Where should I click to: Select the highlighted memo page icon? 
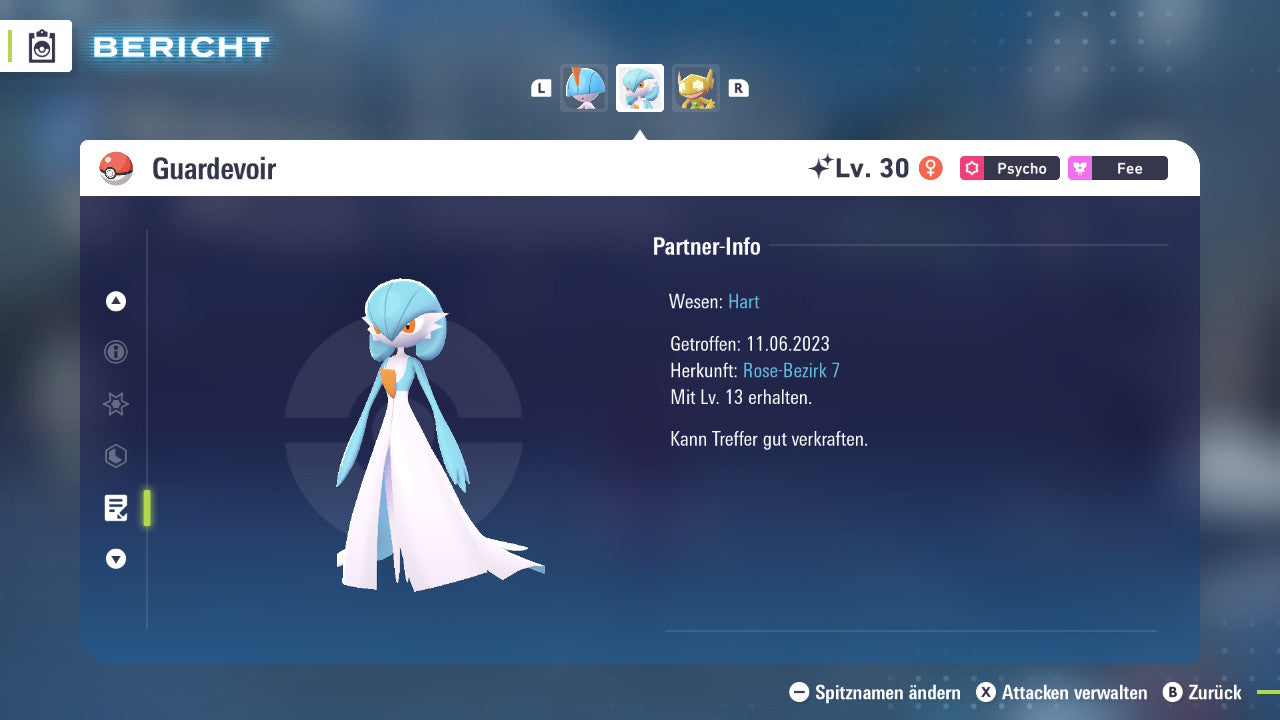pos(116,508)
